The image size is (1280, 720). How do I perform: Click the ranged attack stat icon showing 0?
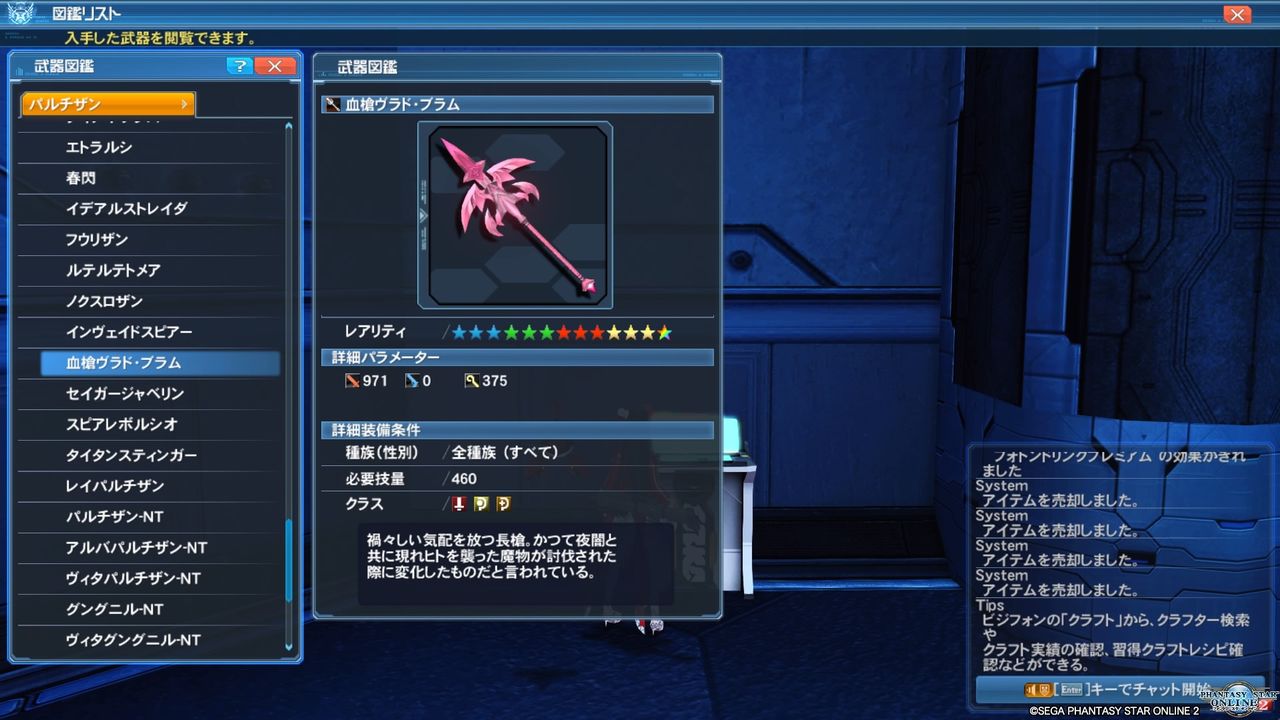pos(413,380)
